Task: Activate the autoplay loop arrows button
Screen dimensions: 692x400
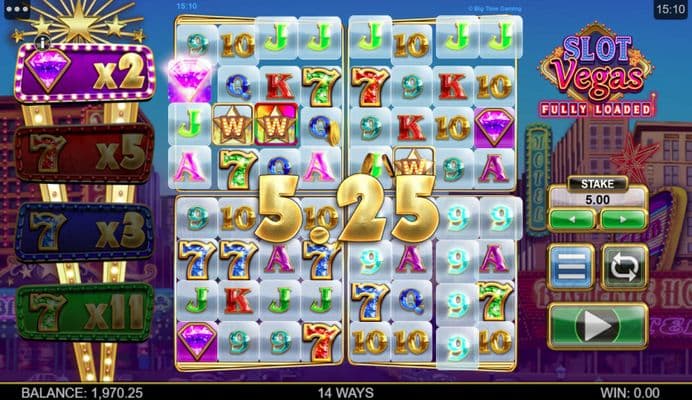Action: click(624, 267)
